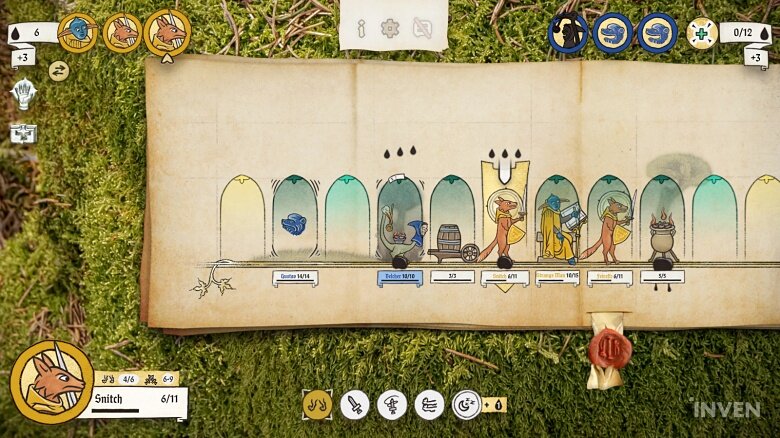The image size is (780, 438).
Task: Select the move action button
Action: 317,404
